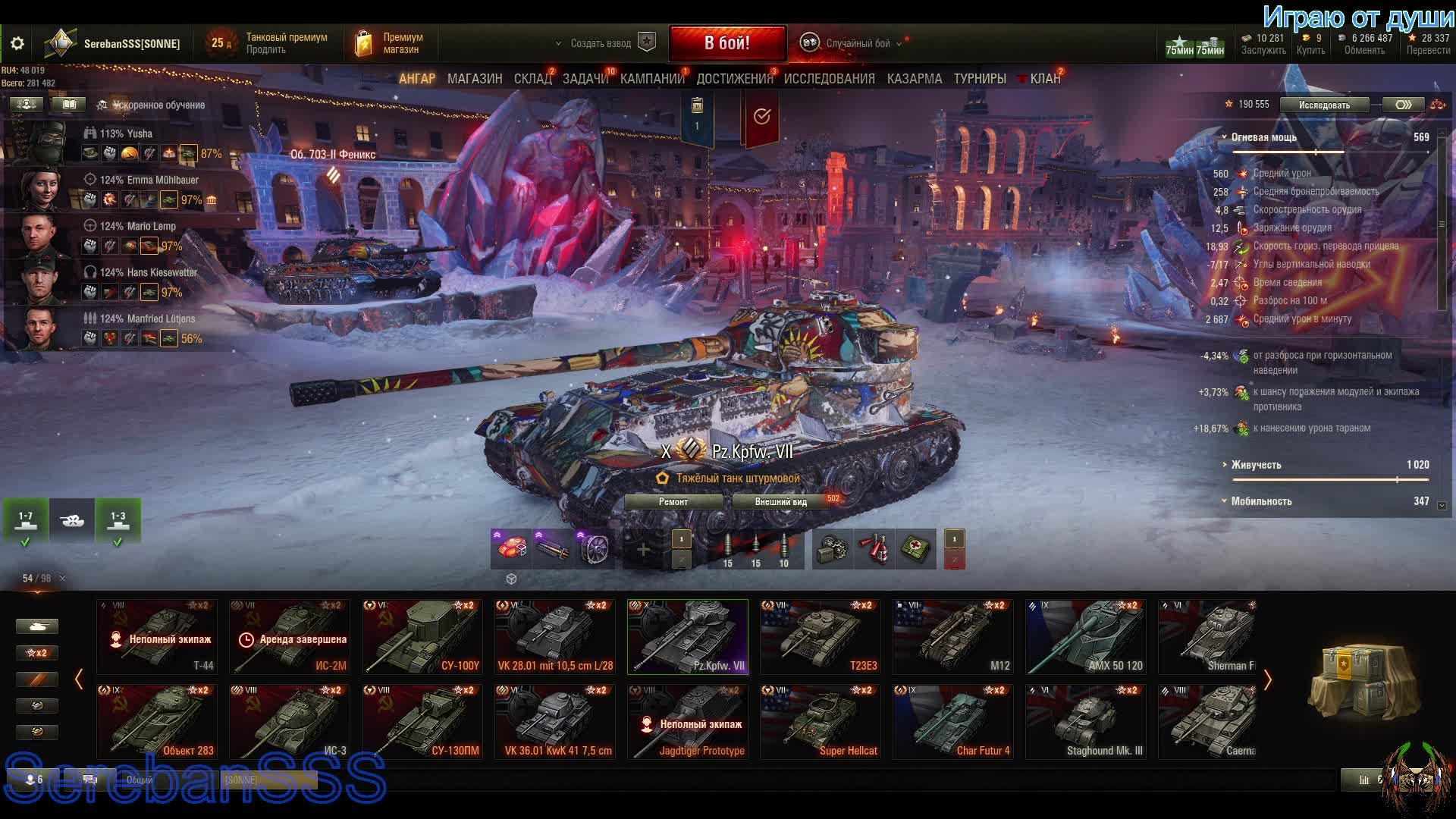Image resolution: width=1456 pixels, height=819 pixels.
Task: Select the AMX 50 120 tank
Action: (x=1086, y=637)
